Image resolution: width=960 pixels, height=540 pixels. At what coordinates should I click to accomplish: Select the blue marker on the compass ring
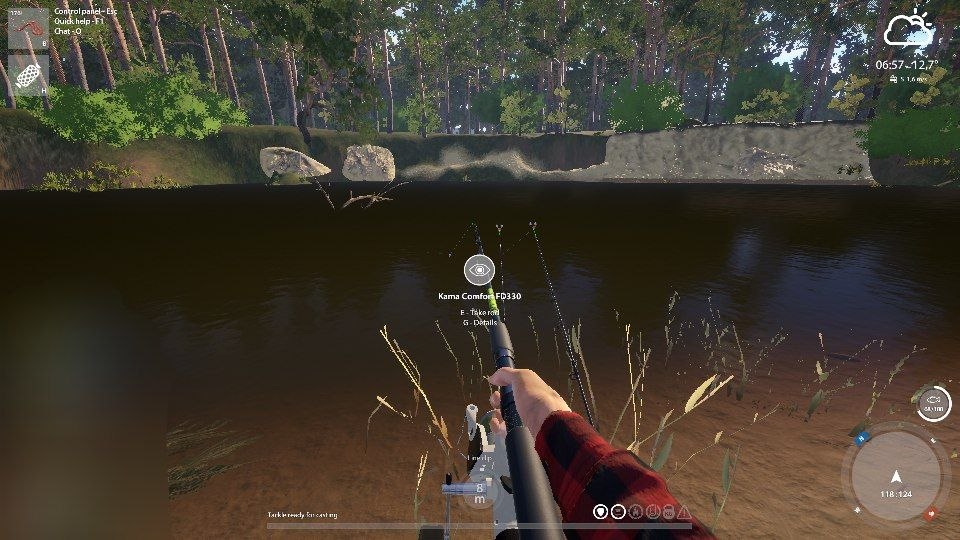click(x=860, y=438)
